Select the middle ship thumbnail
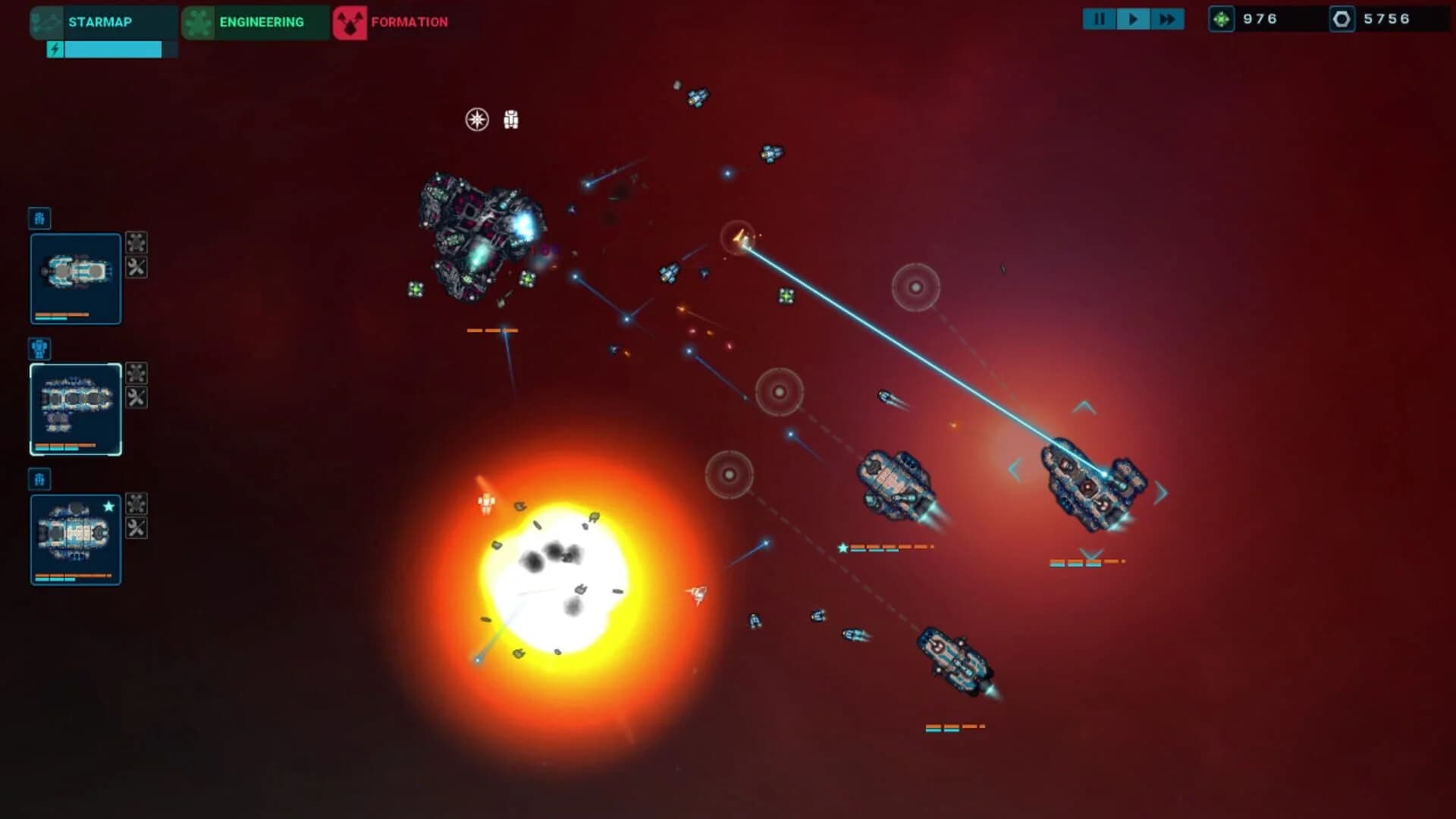 point(76,408)
